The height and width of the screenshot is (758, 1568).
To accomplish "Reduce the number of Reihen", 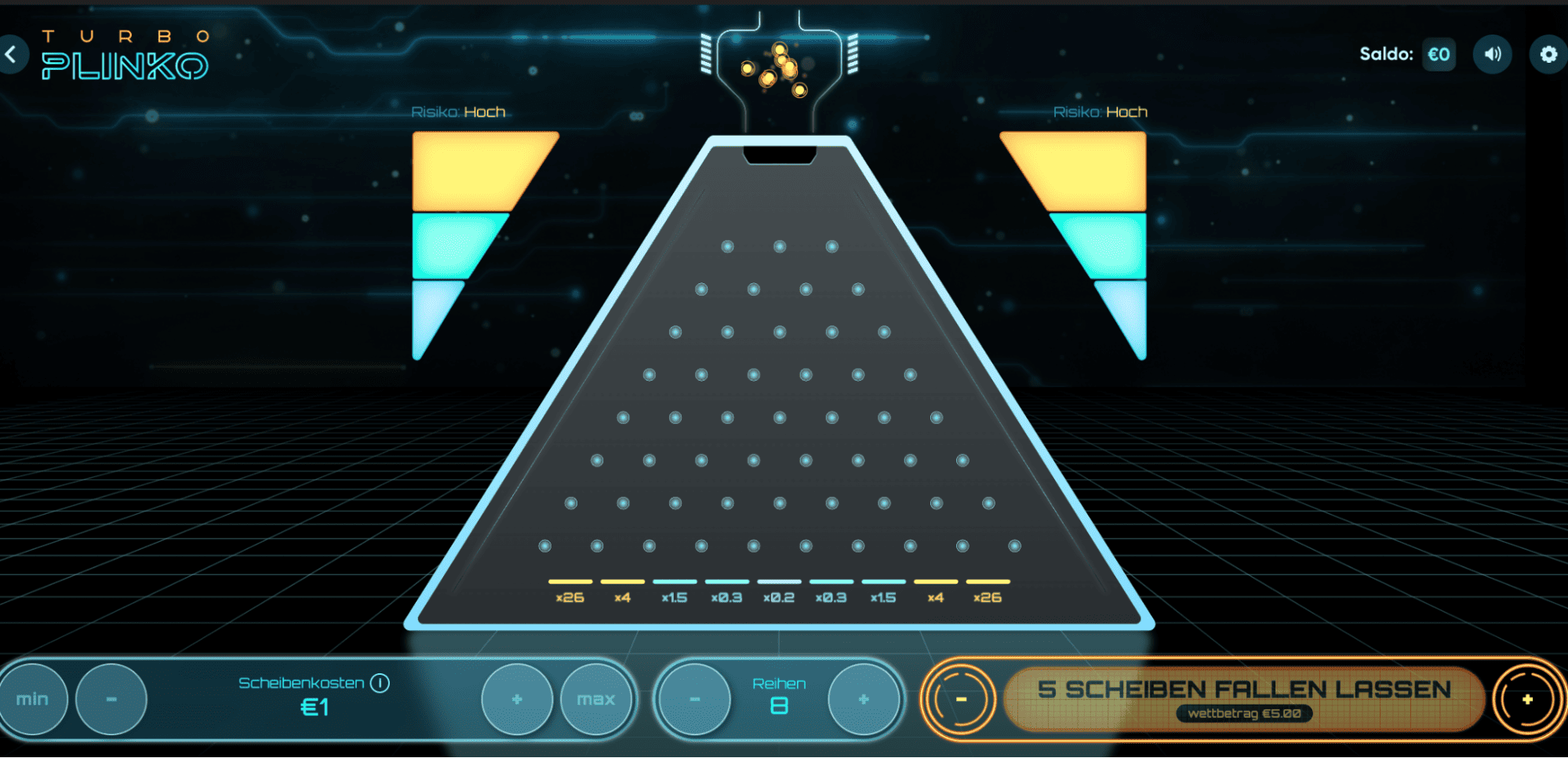I will click(x=694, y=699).
